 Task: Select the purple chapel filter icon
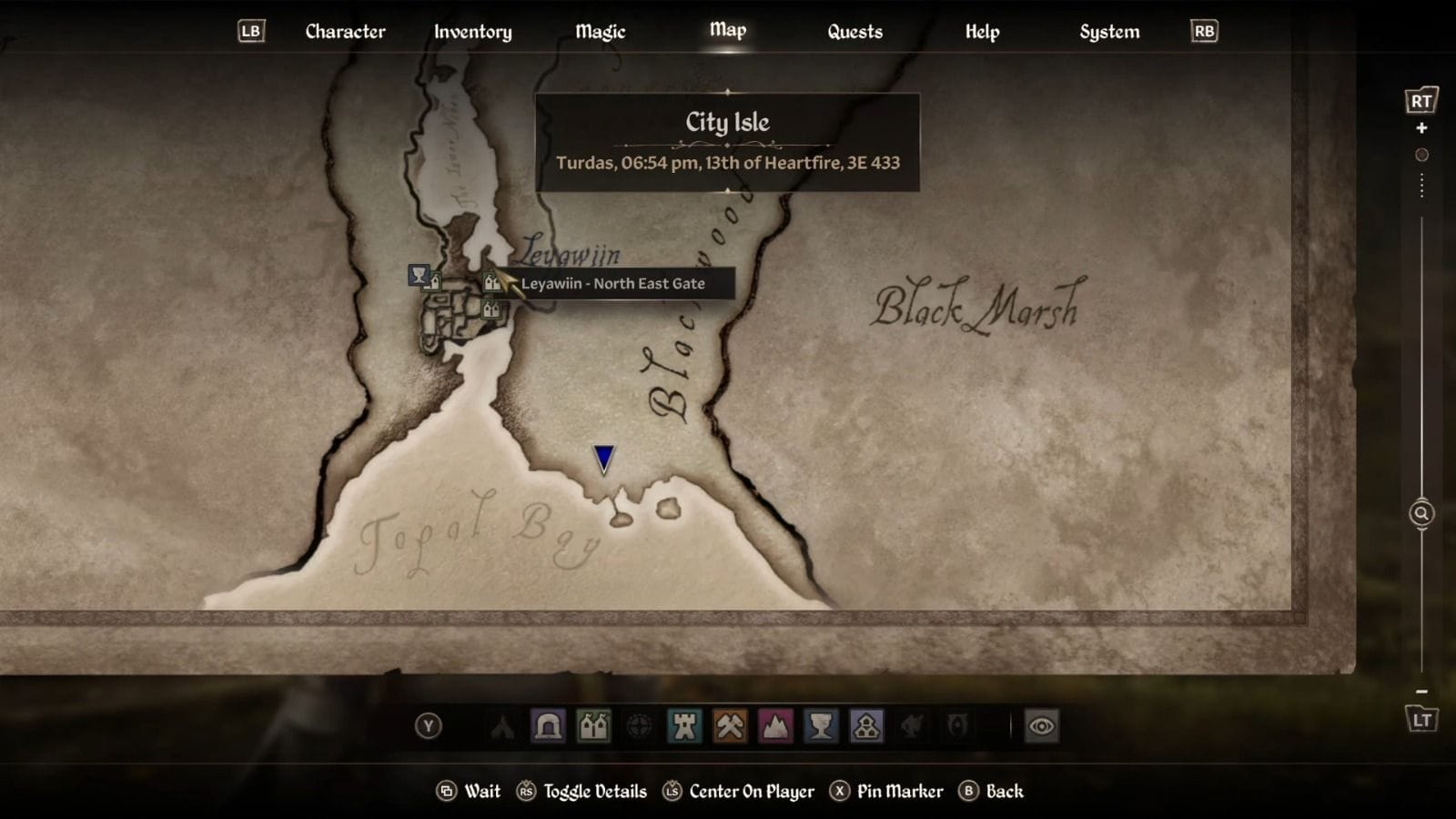point(867,726)
